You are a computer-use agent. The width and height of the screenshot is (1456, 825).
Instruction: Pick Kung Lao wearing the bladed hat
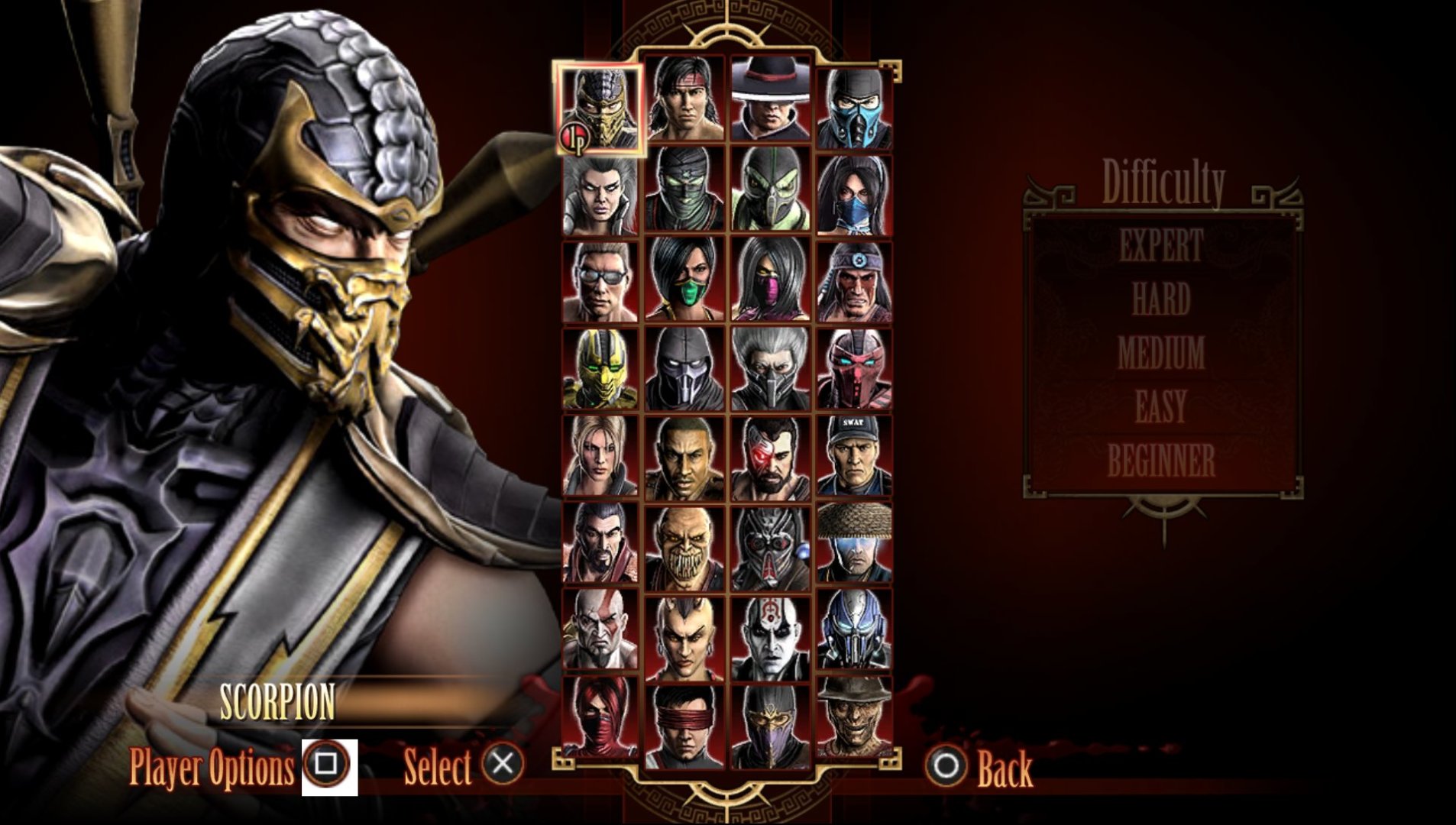tap(769, 99)
